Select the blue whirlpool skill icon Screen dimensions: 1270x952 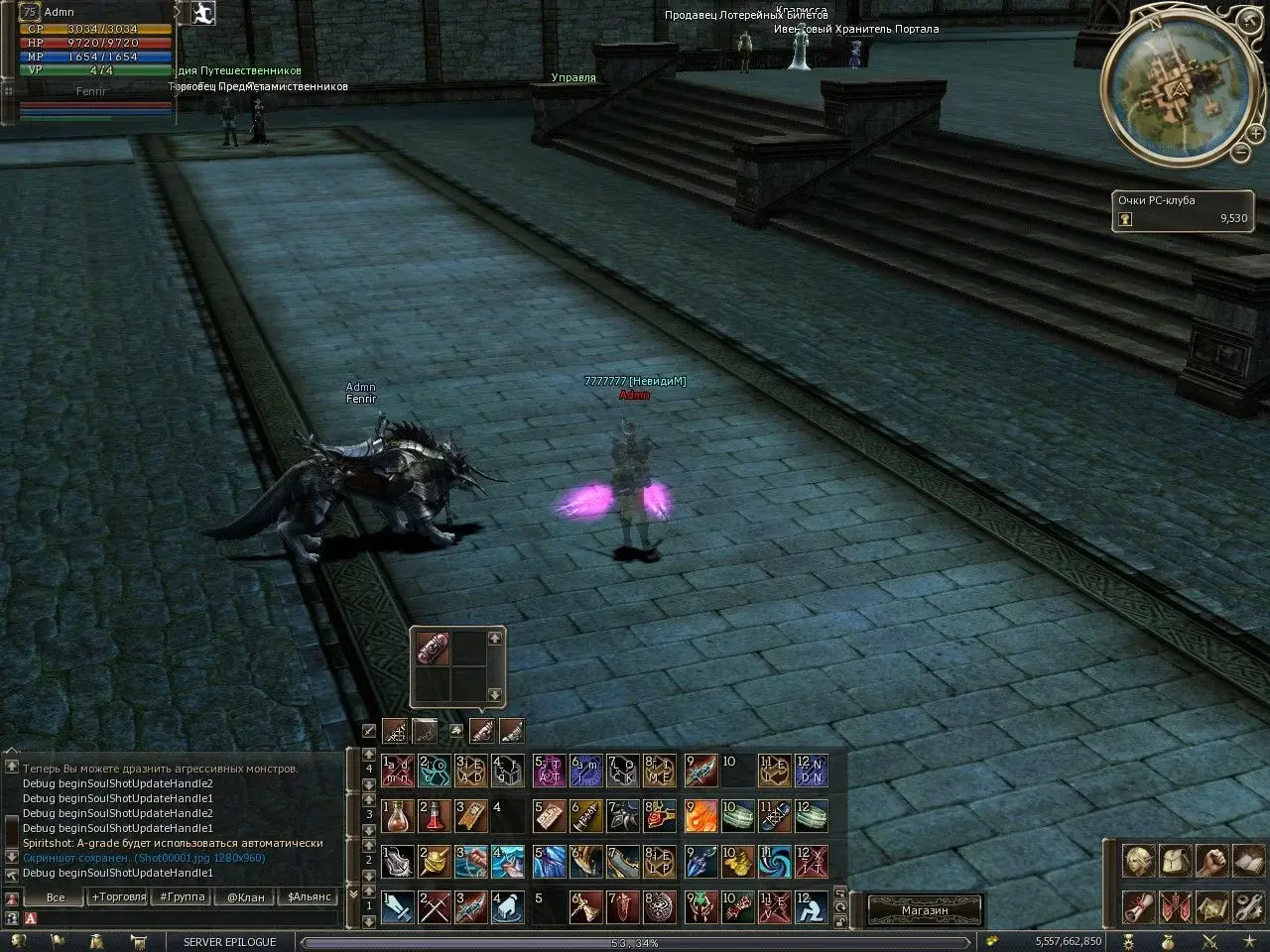(x=774, y=861)
